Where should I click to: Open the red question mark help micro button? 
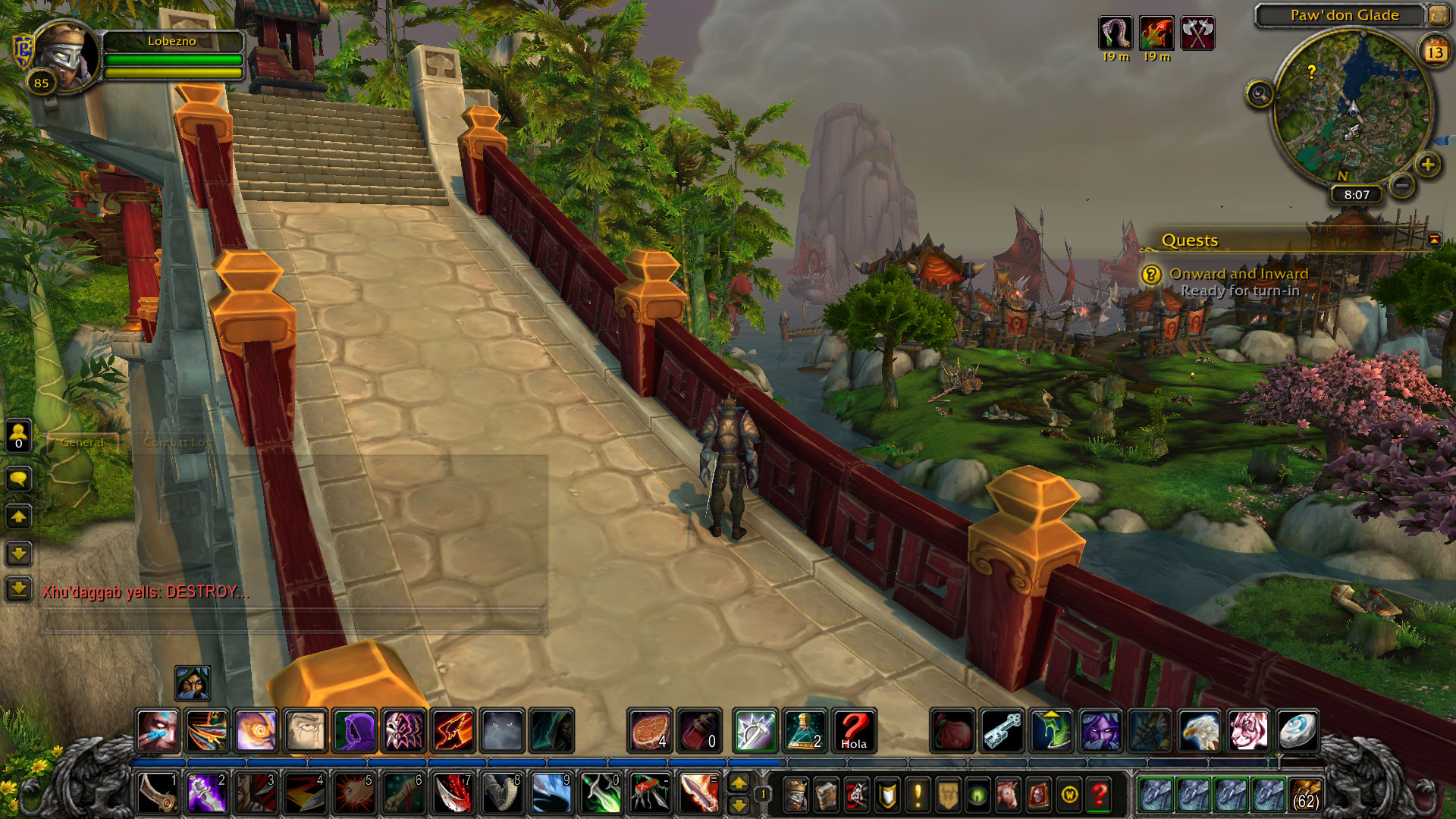[x=1099, y=795]
